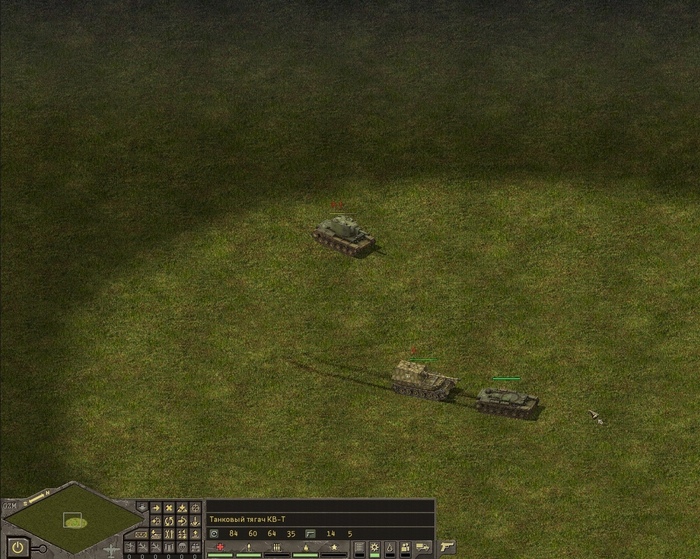Click the two-soldiers crew button
This screenshot has height=559, width=700.
coord(404,546)
